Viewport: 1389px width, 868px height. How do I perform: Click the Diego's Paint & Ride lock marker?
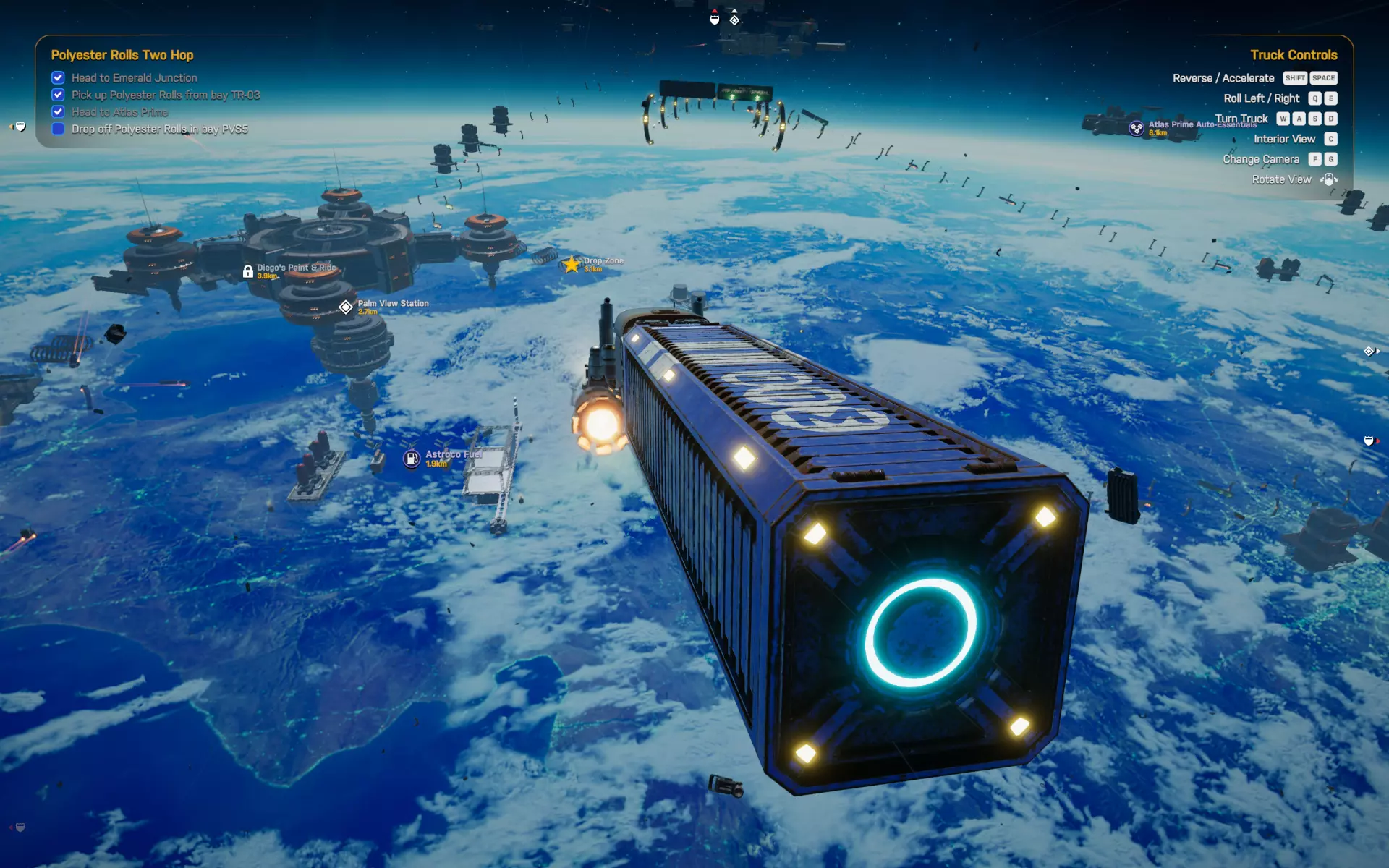click(248, 272)
